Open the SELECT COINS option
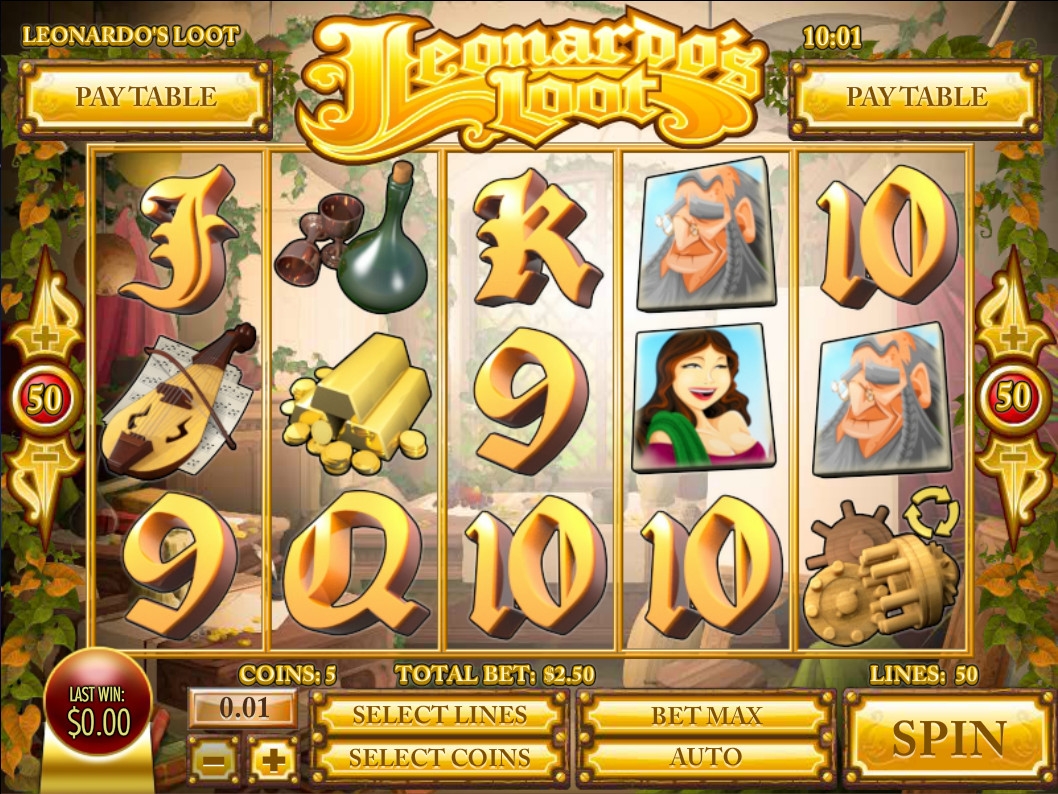 coord(439,757)
